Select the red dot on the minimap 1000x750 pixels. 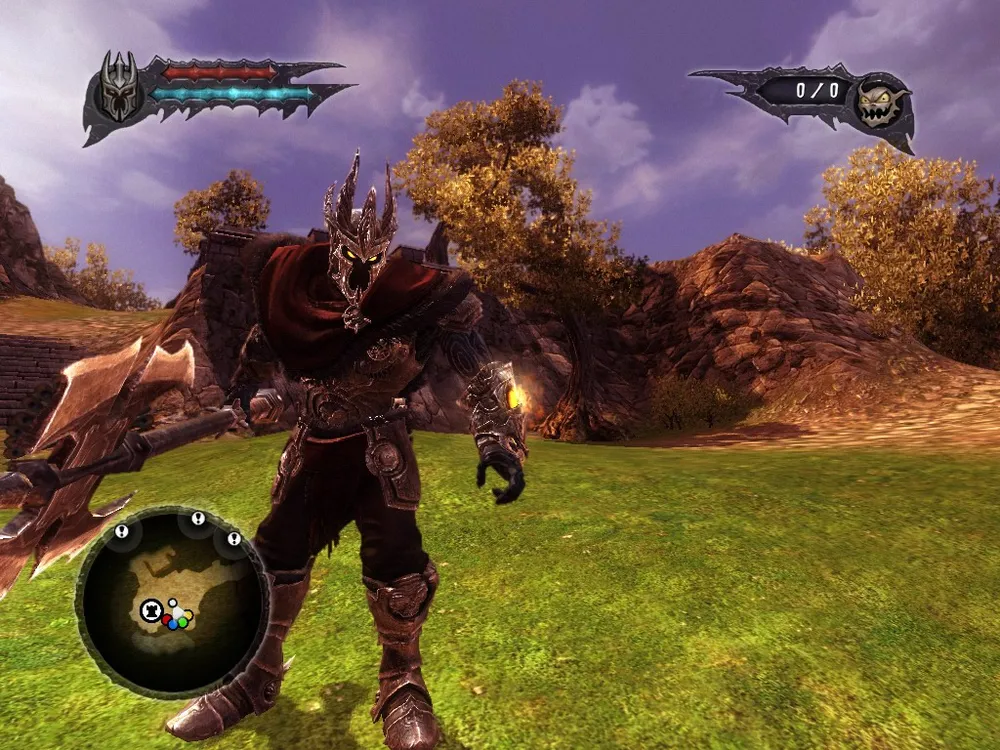(168, 620)
